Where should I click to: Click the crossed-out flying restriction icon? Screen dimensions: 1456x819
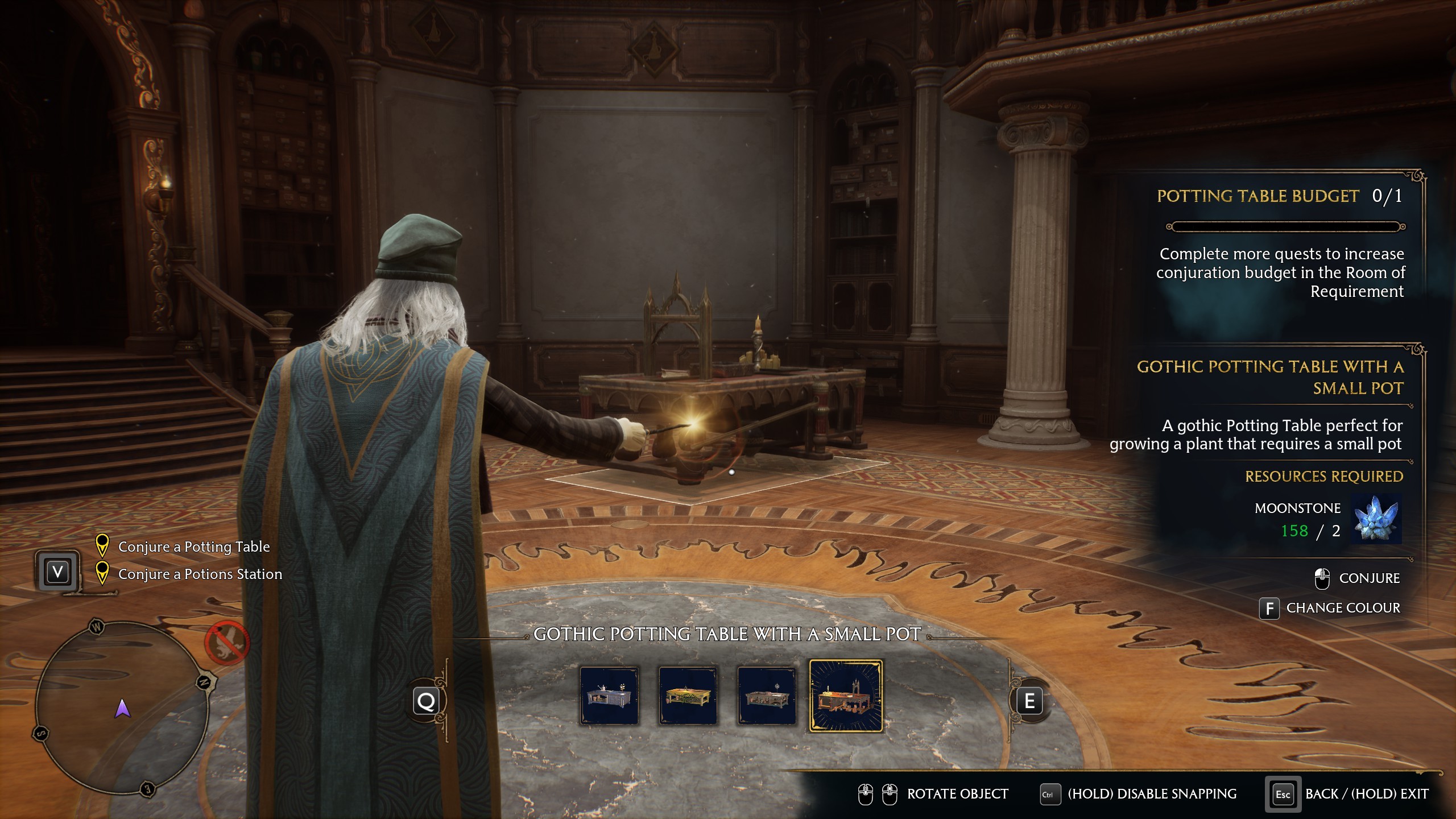coord(227,643)
